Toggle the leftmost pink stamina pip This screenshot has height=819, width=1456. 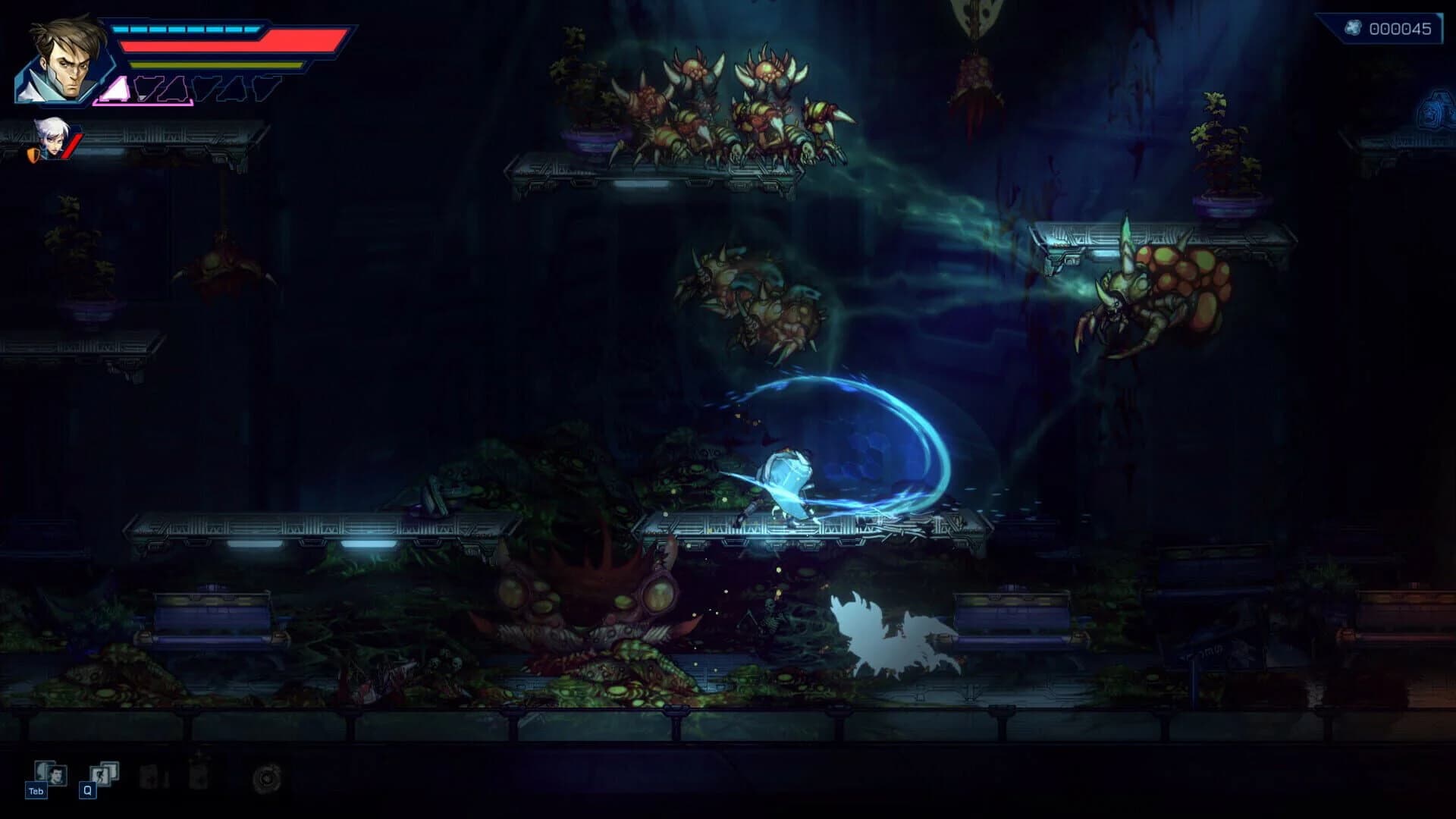pyautogui.click(x=115, y=89)
